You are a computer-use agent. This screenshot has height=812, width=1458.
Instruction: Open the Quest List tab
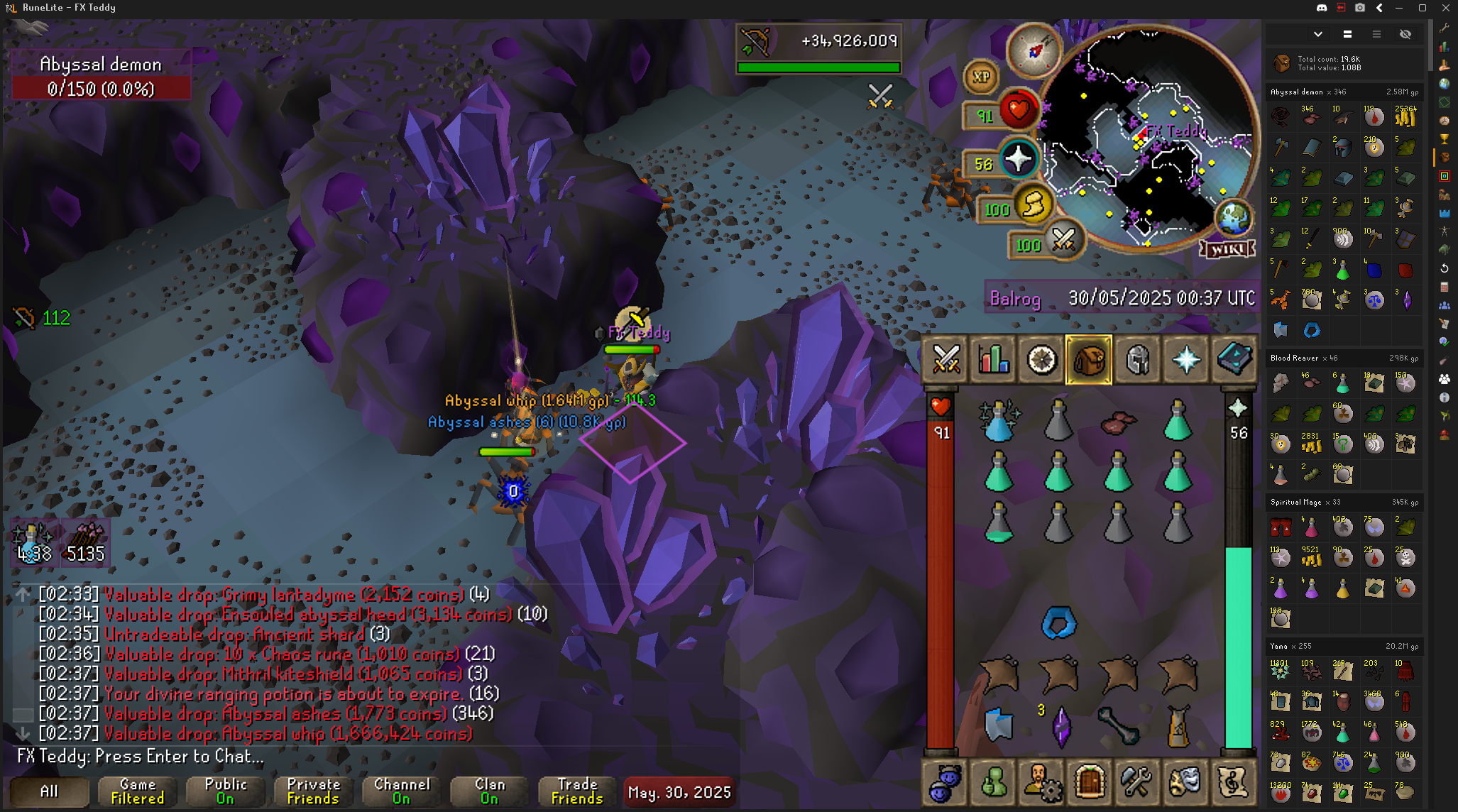coord(1041,359)
